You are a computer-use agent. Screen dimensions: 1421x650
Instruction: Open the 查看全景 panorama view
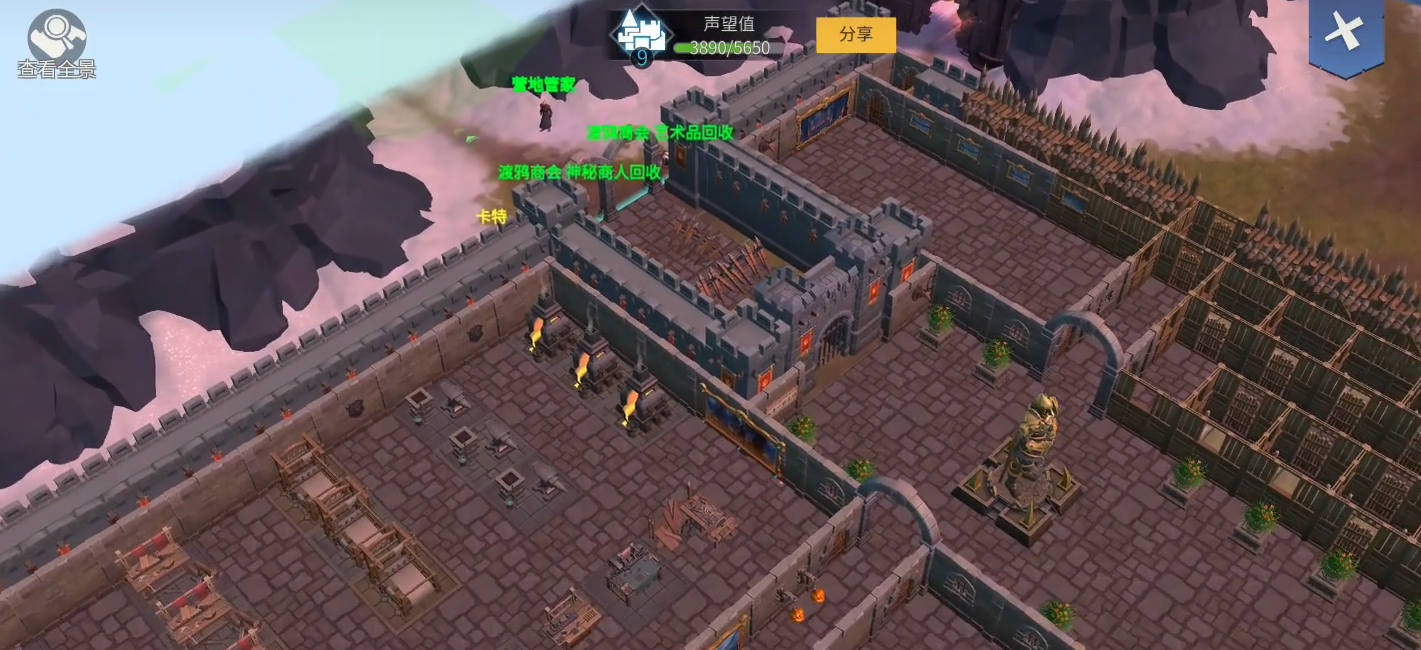56,43
